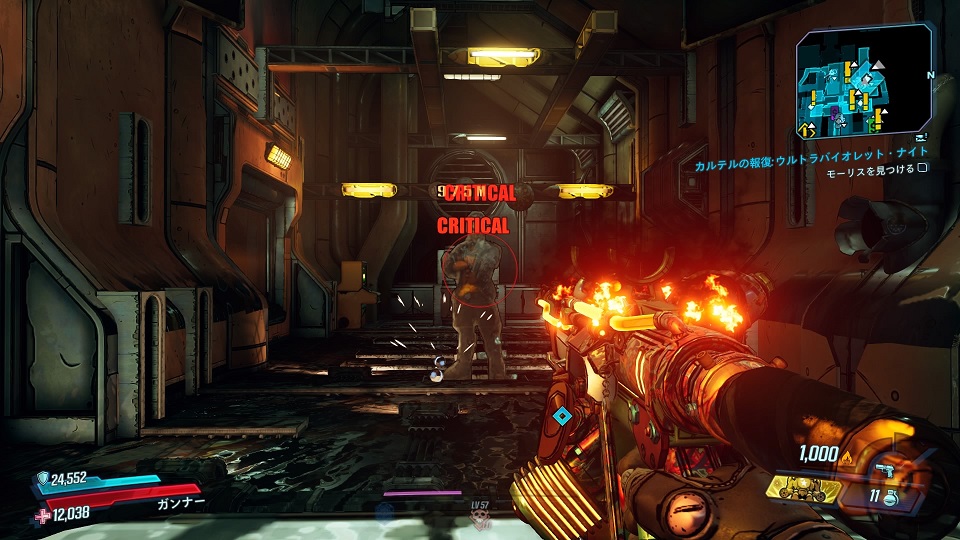Tick the モーリスを見つける objective checkbox

923,171
